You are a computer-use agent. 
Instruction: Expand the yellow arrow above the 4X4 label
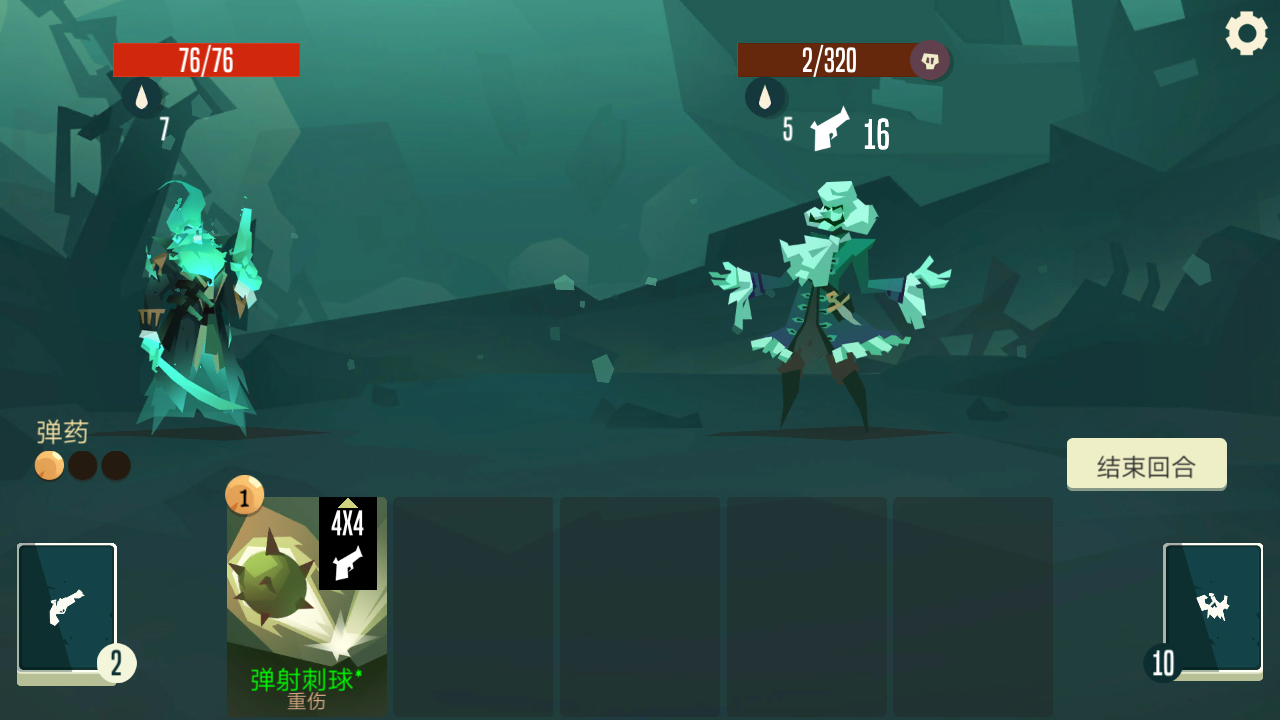348,505
